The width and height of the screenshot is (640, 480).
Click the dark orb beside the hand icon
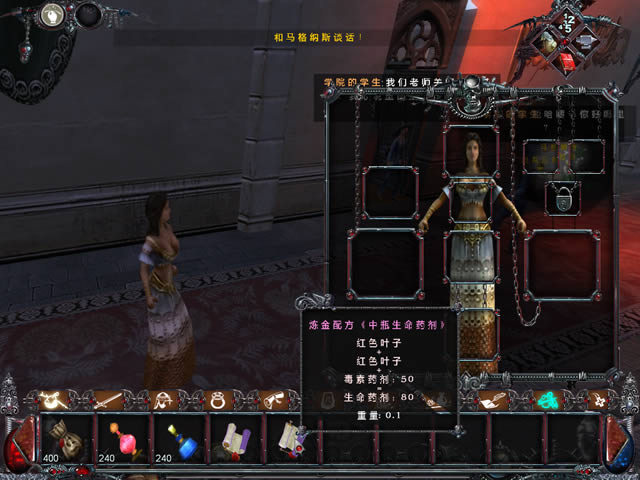(89, 15)
